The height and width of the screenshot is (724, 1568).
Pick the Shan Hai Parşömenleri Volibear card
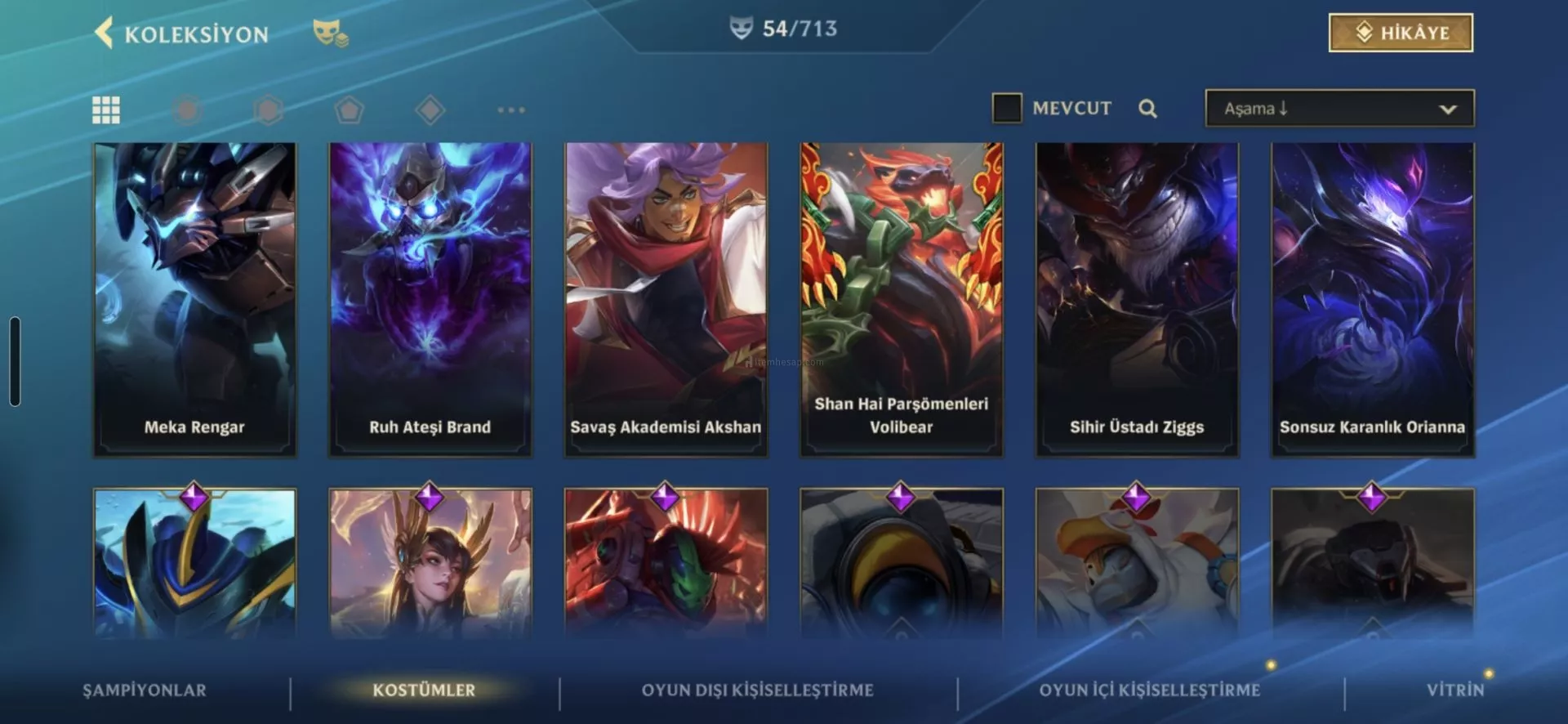pyautogui.click(x=902, y=299)
